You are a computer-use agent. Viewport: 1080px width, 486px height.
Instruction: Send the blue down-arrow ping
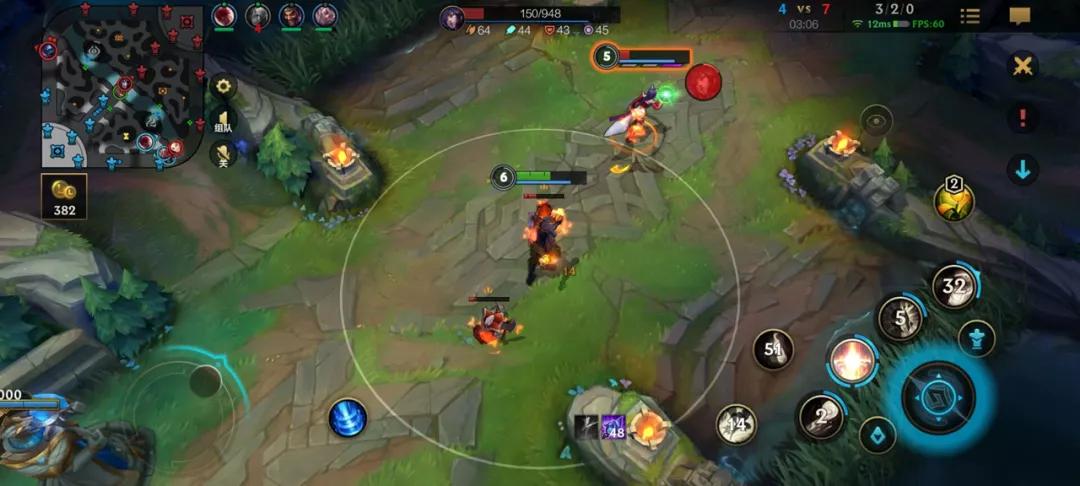(x=1022, y=169)
